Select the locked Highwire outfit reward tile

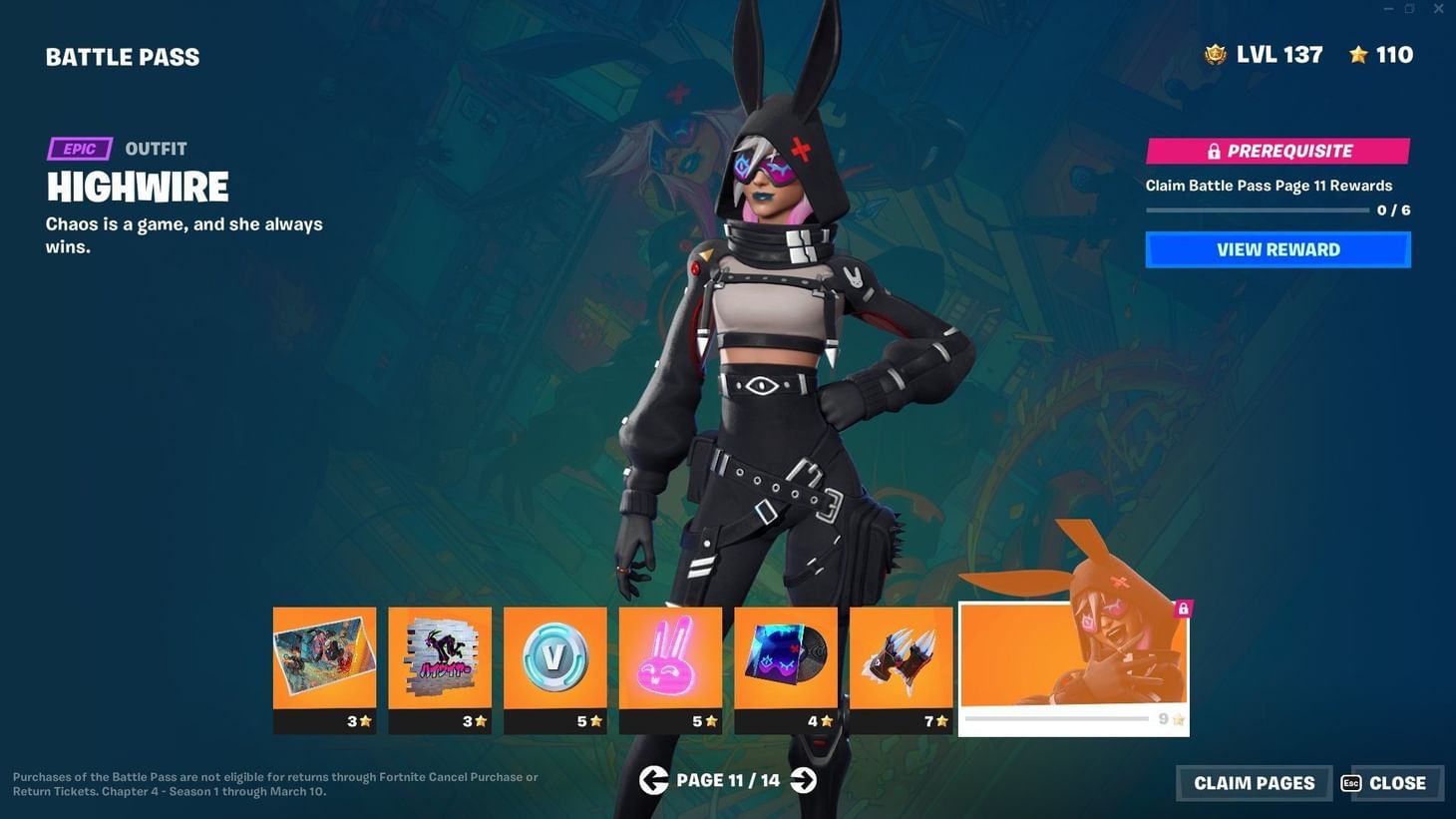pos(1073,658)
